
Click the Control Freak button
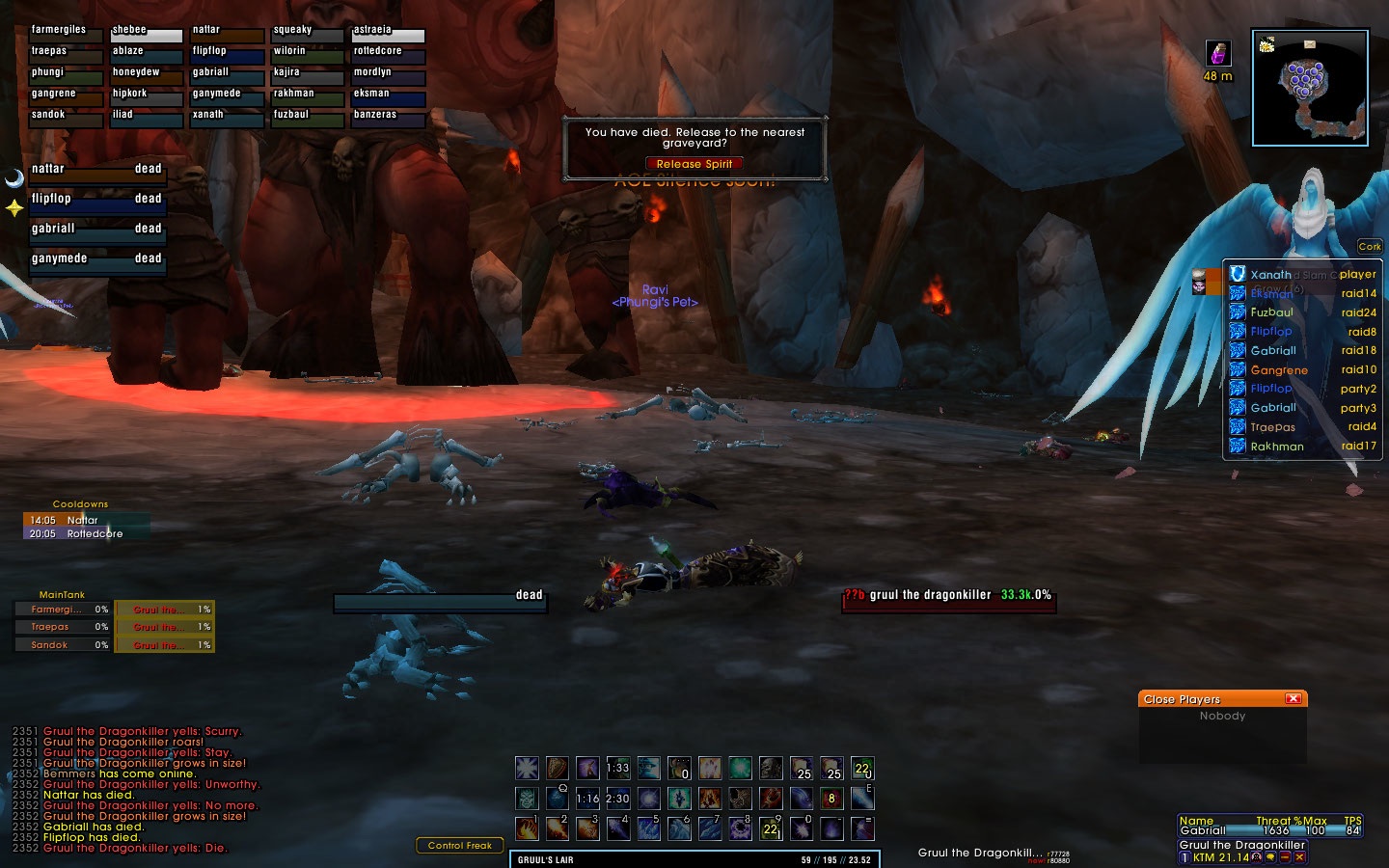[x=460, y=846]
